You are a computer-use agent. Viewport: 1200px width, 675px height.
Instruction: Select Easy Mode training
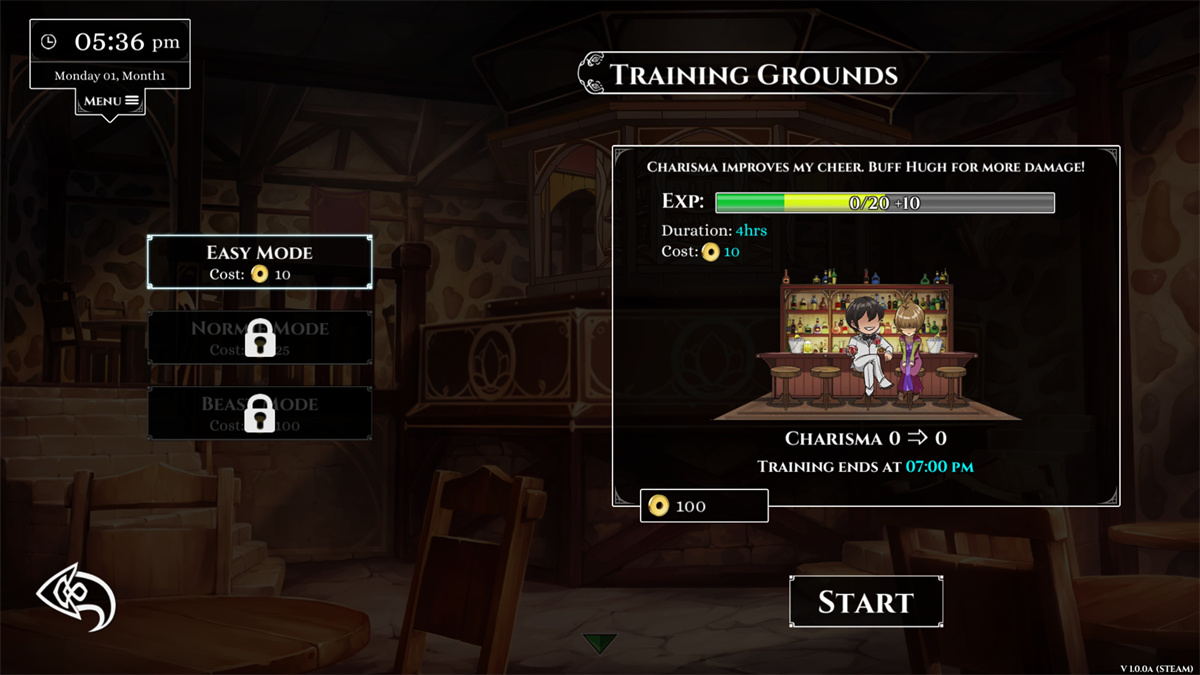(260, 262)
